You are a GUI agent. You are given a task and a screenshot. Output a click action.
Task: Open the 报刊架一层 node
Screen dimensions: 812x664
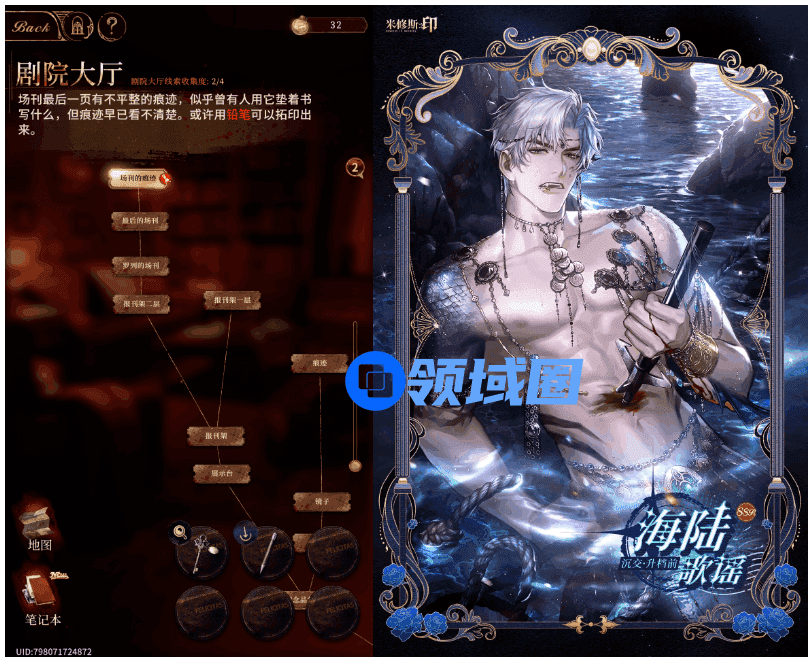click(232, 299)
